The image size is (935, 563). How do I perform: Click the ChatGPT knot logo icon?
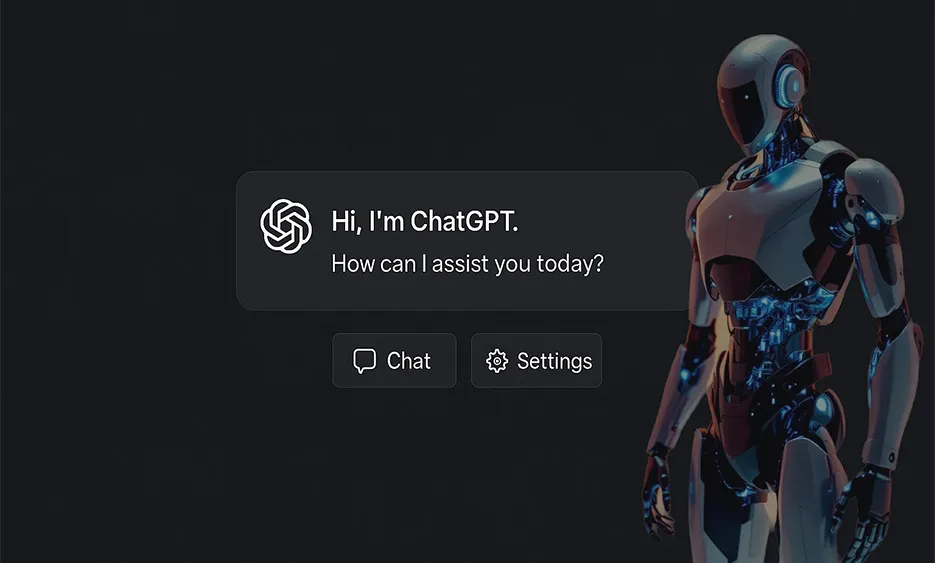[x=286, y=226]
